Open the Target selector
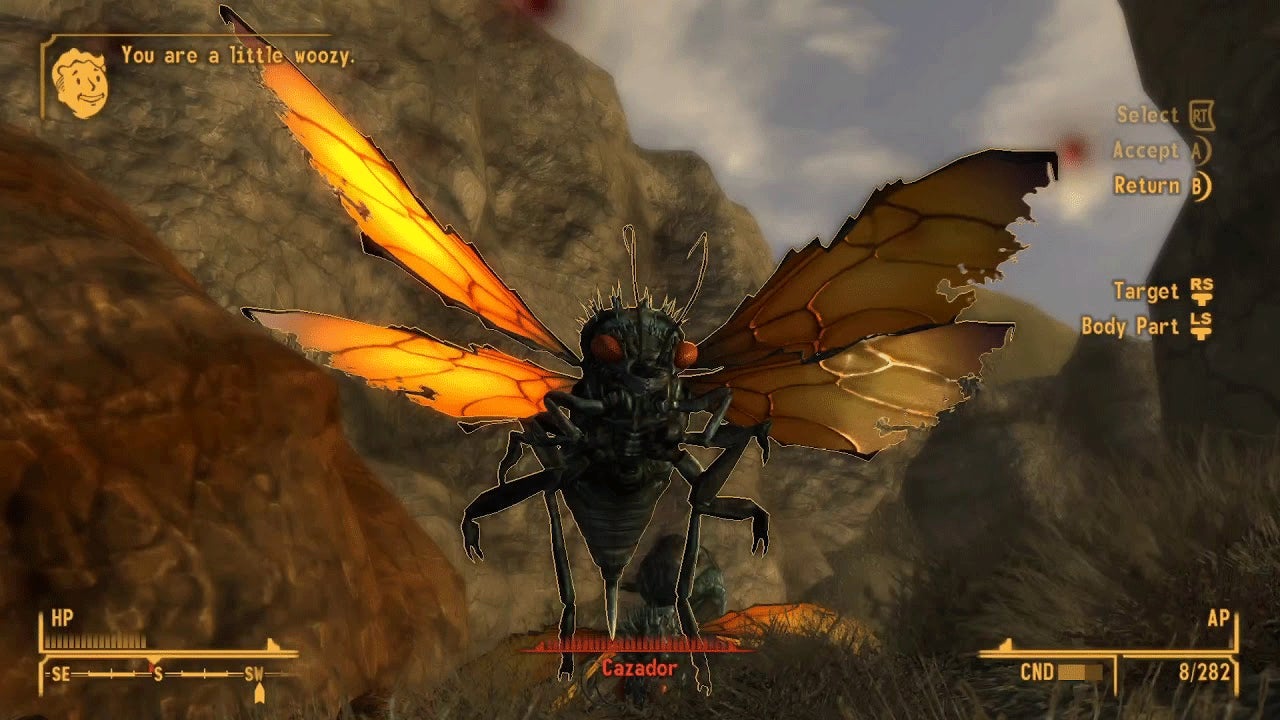This screenshot has height=720, width=1280. (x=1145, y=290)
